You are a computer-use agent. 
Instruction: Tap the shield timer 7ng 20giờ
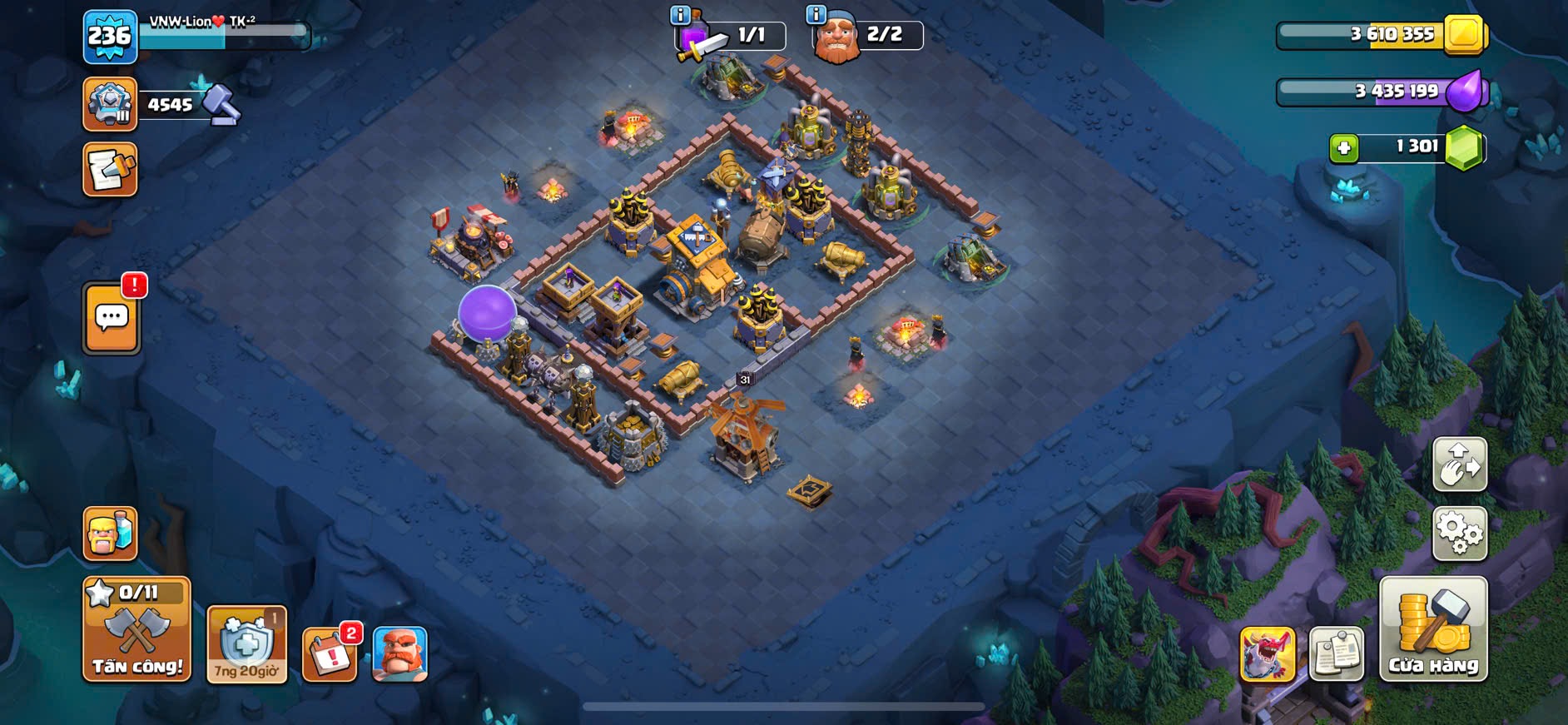pyautogui.click(x=246, y=645)
